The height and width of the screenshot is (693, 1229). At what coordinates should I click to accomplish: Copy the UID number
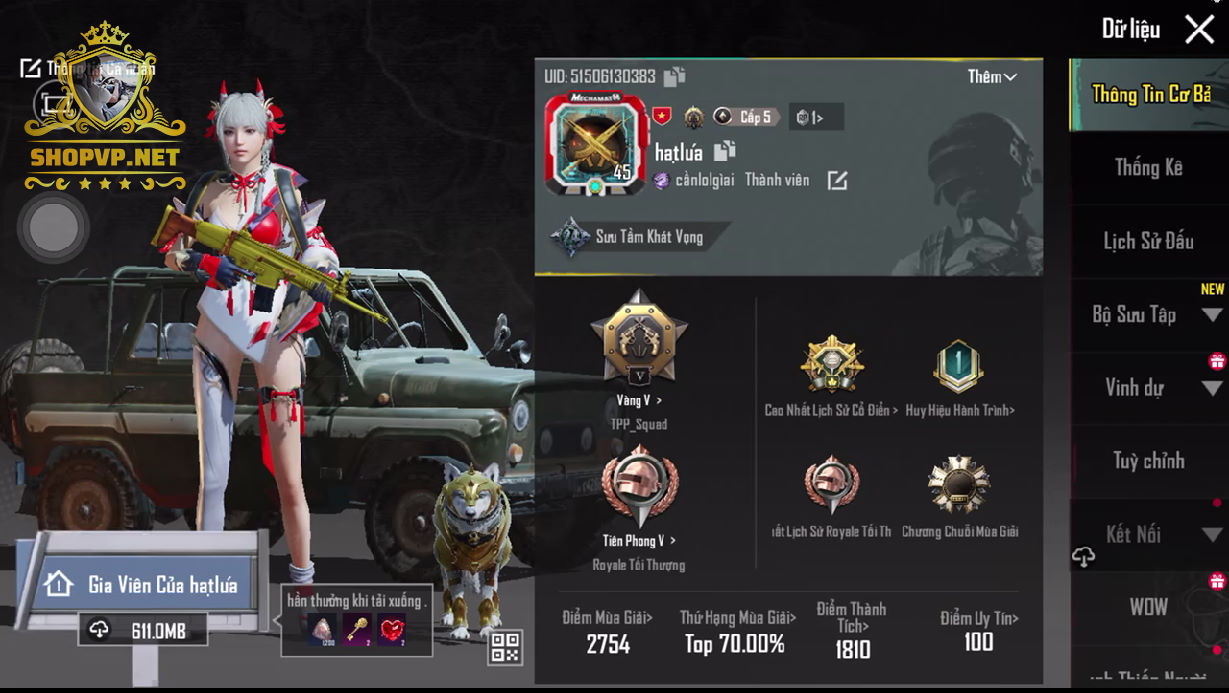point(674,77)
